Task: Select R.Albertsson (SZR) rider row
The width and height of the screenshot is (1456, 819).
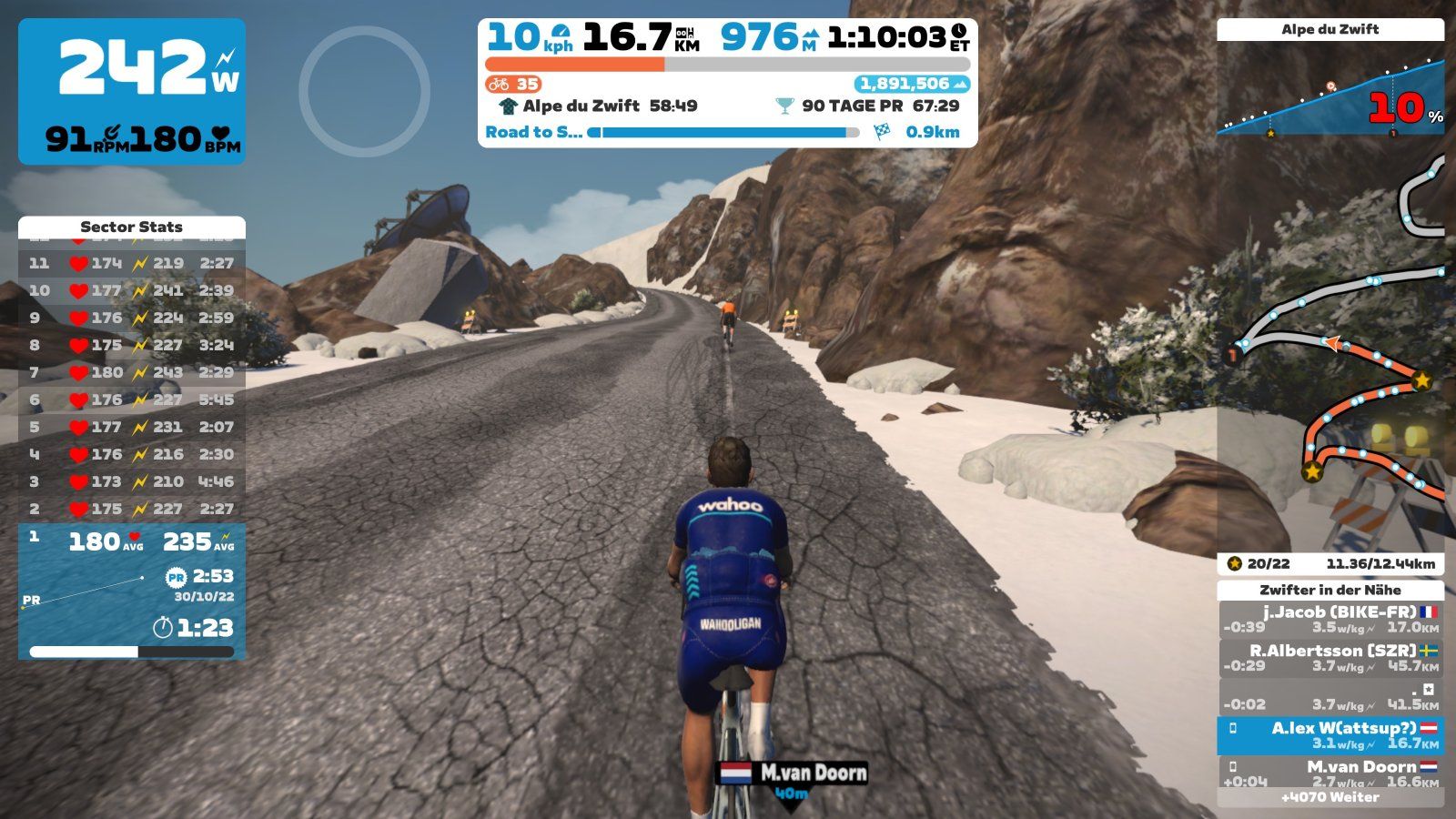Action: [x=1330, y=658]
